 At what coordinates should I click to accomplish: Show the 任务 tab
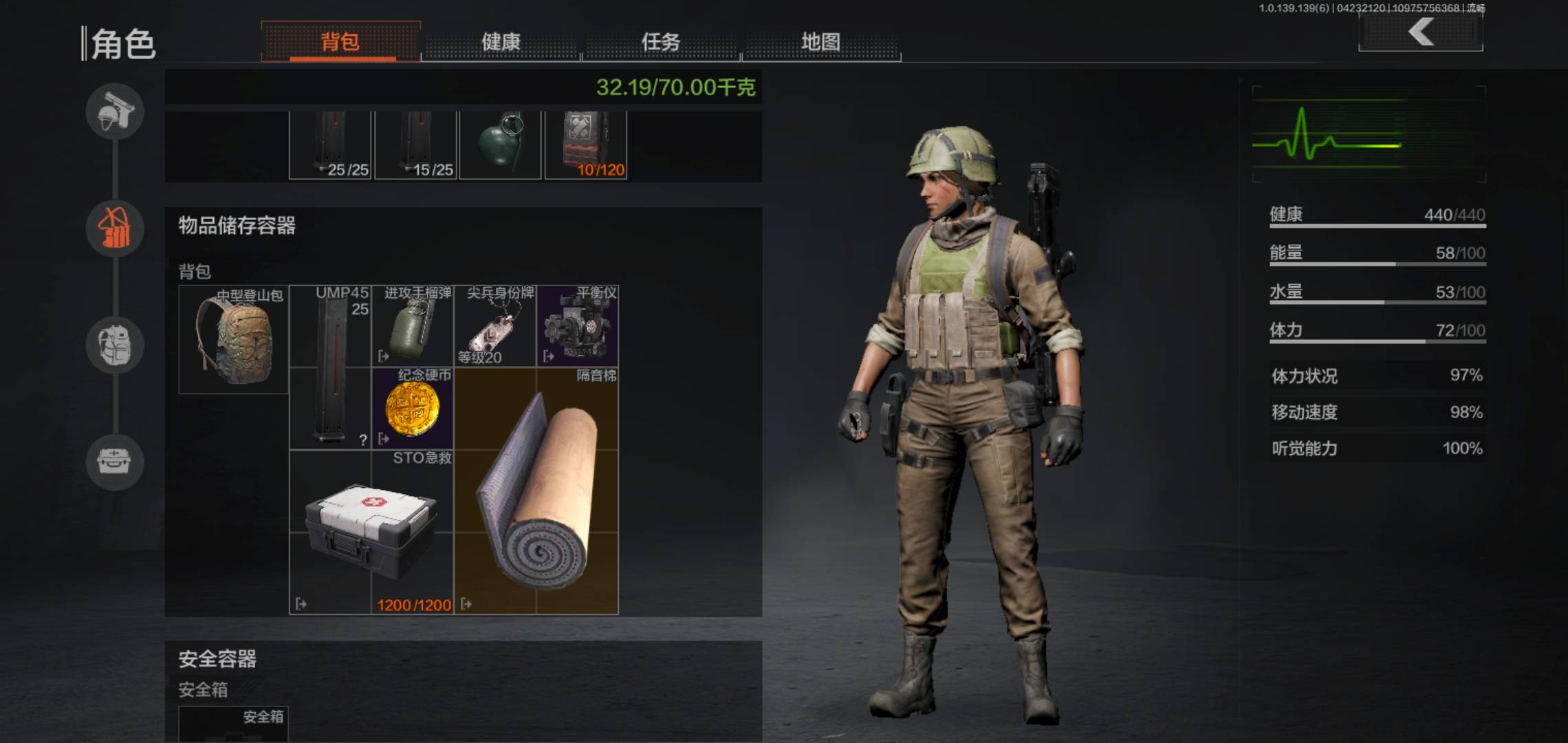(x=661, y=42)
